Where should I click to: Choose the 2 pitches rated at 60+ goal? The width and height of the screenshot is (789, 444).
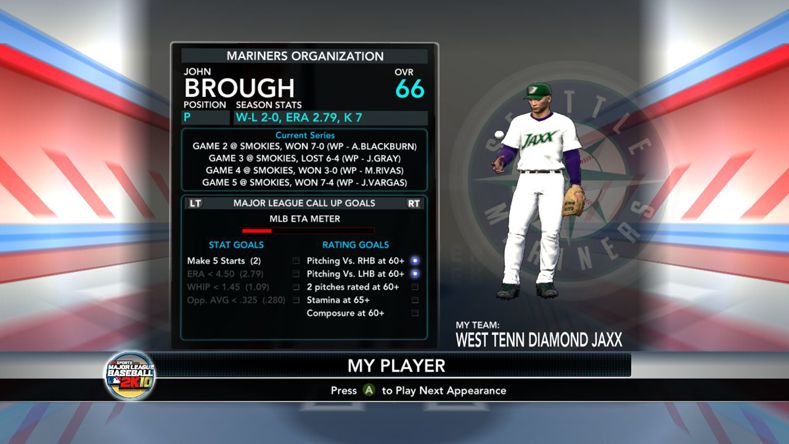click(x=352, y=287)
